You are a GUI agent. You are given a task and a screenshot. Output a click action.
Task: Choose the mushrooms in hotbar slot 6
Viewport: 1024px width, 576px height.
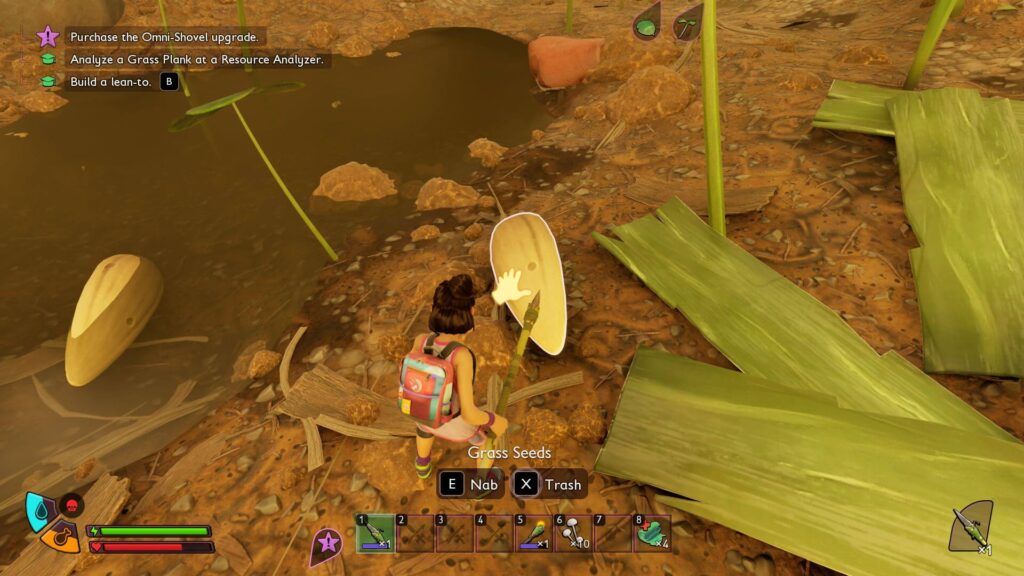(573, 534)
